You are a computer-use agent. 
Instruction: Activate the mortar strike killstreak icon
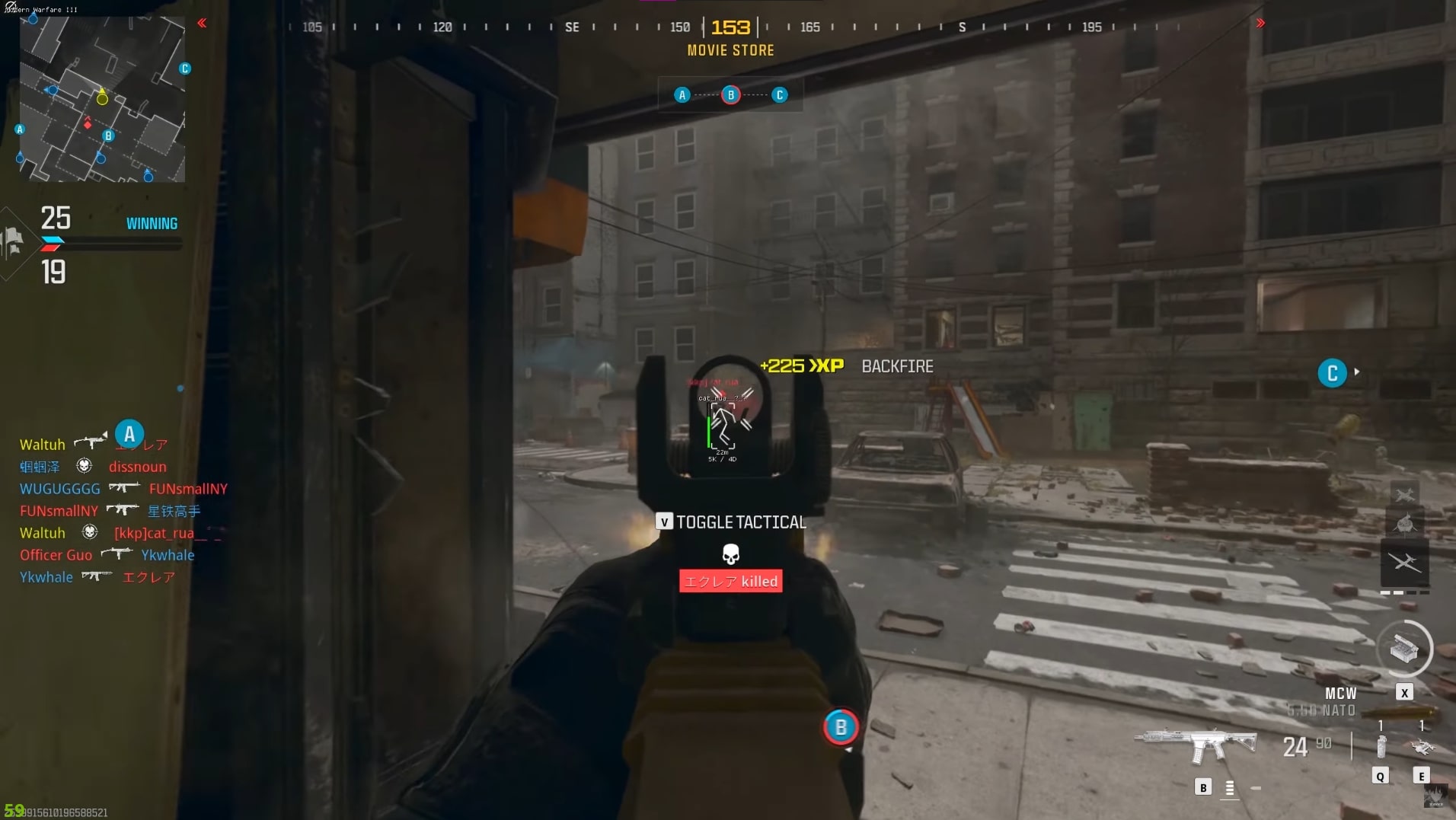coord(1405,523)
